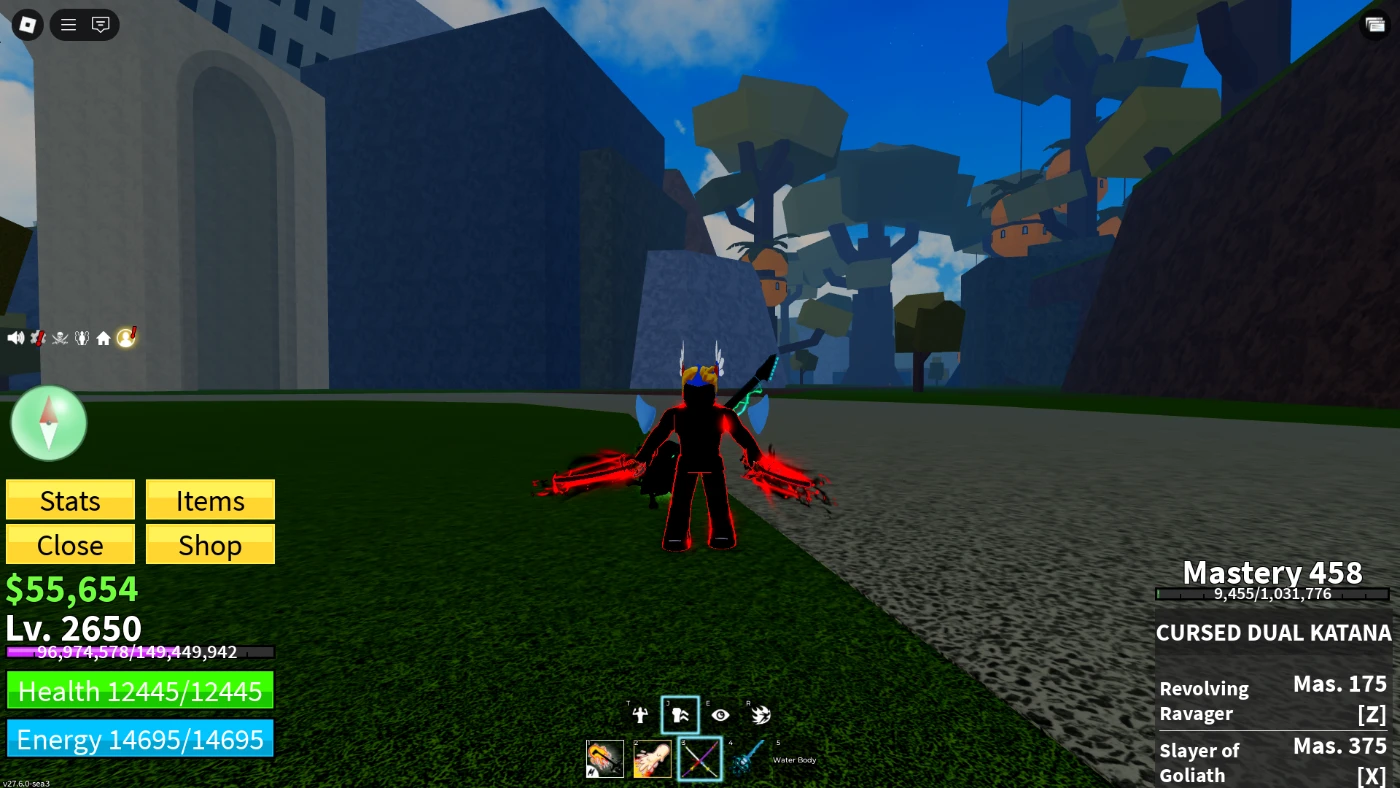Toggle the Buso Haki ability labeled J

(x=680, y=714)
